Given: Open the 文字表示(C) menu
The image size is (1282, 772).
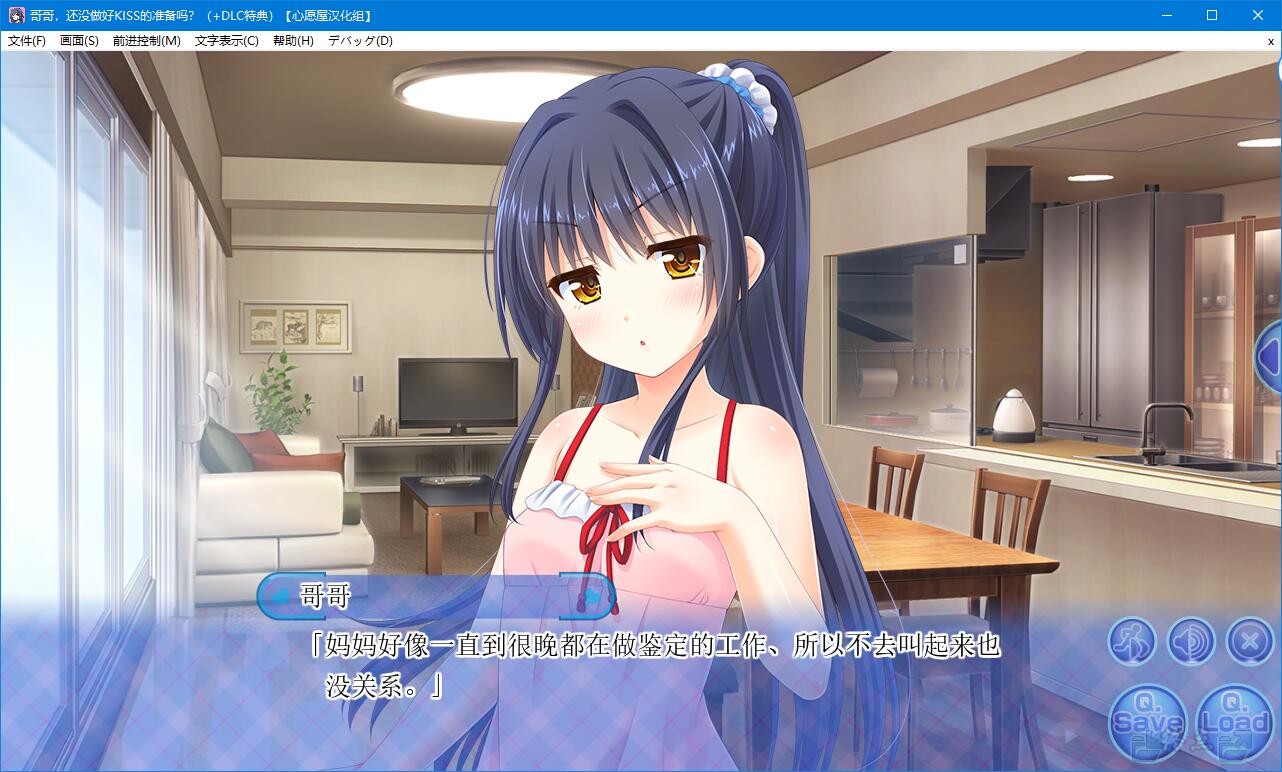Looking at the screenshot, I should 227,41.
